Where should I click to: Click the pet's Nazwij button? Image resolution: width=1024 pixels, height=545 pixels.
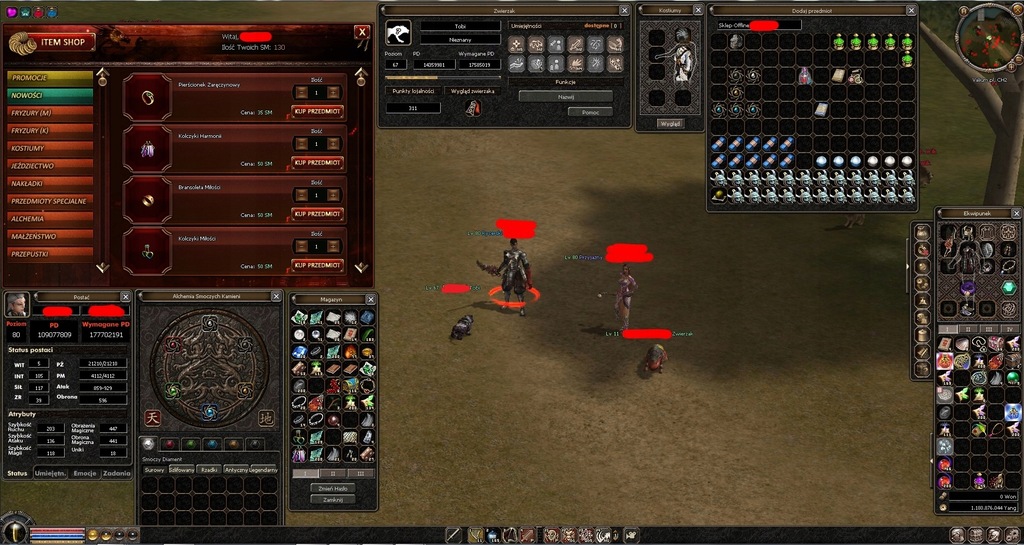565,96
